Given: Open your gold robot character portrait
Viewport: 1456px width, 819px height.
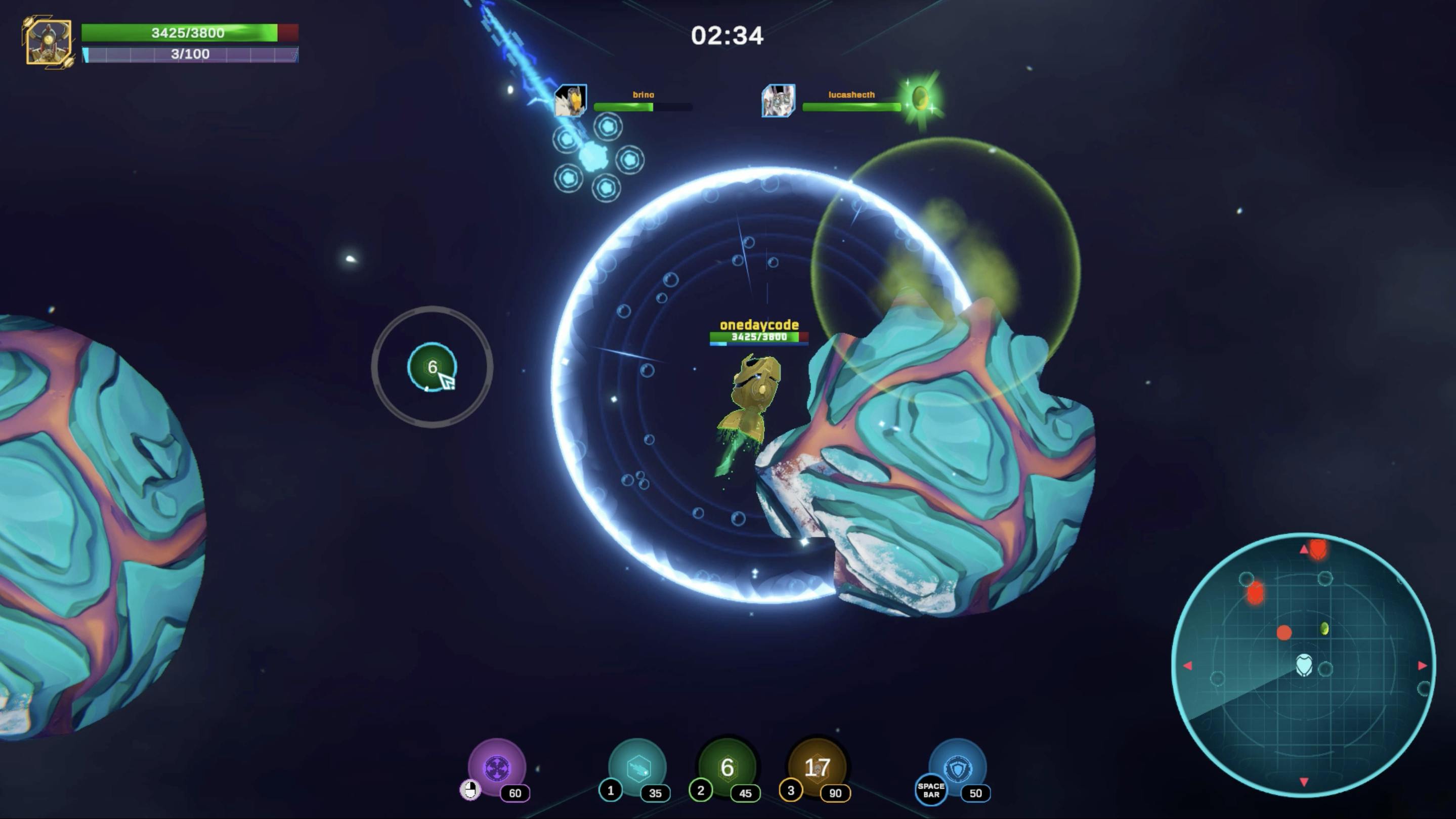Looking at the screenshot, I should (x=49, y=43).
